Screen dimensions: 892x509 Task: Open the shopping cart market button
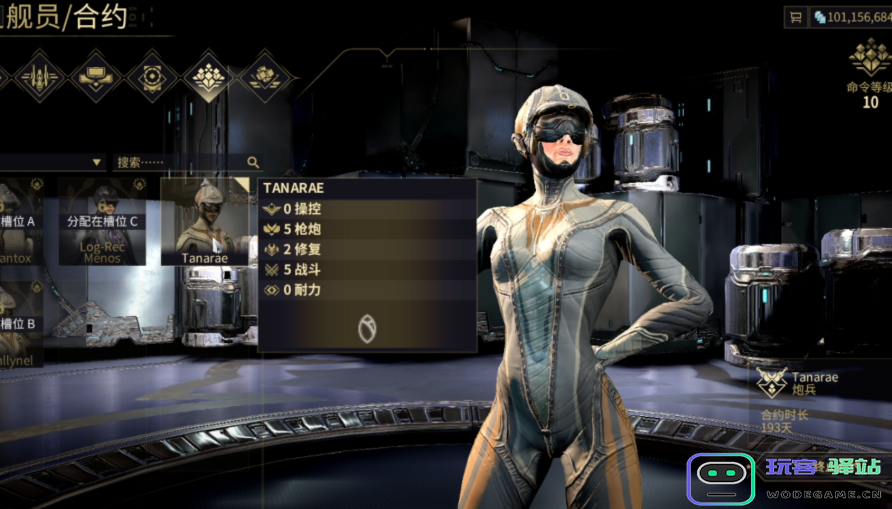[796, 17]
